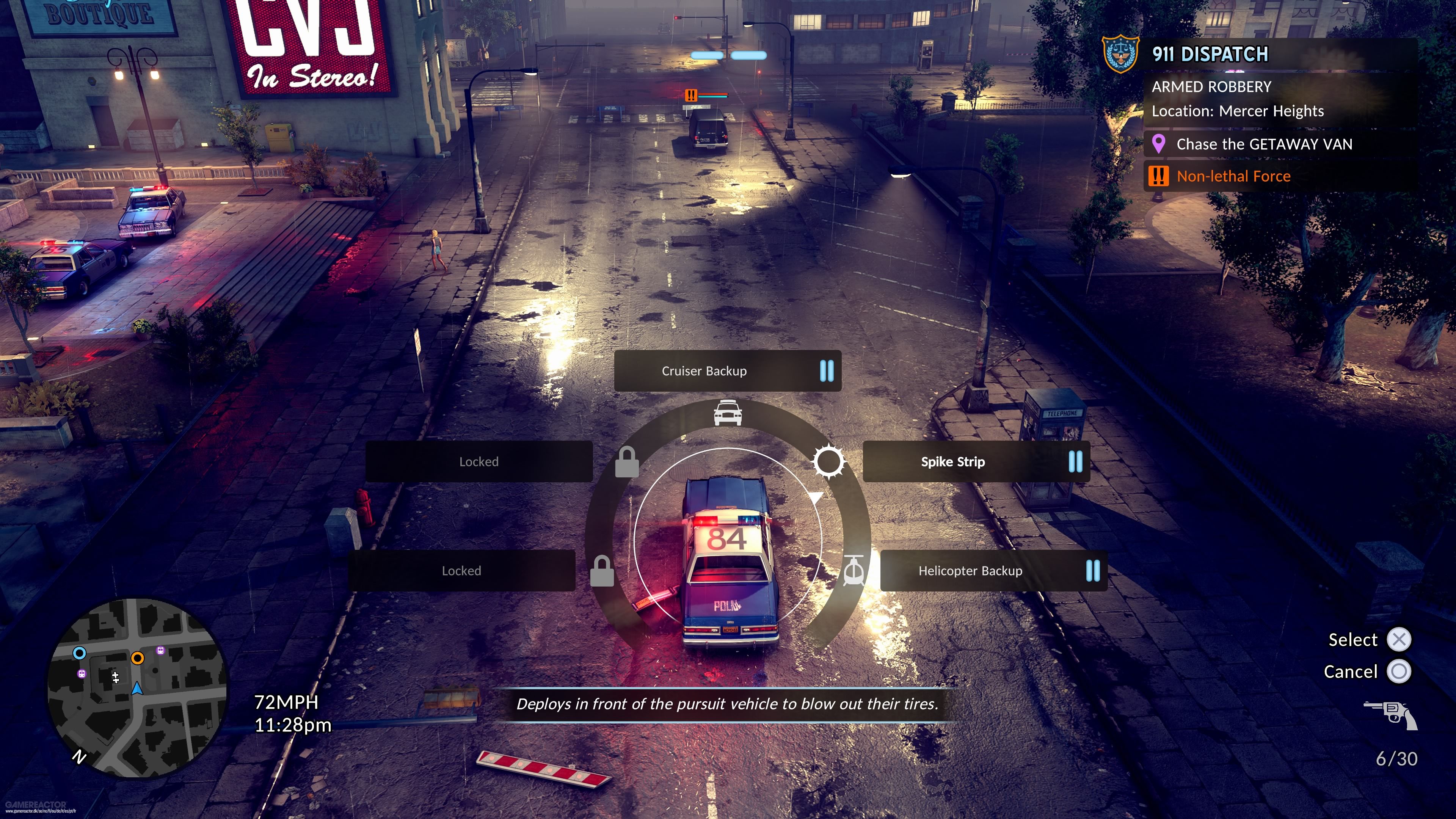Select the helicopter icon on the radial wheel
The height and width of the screenshot is (819, 1456).
[x=854, y=571]
